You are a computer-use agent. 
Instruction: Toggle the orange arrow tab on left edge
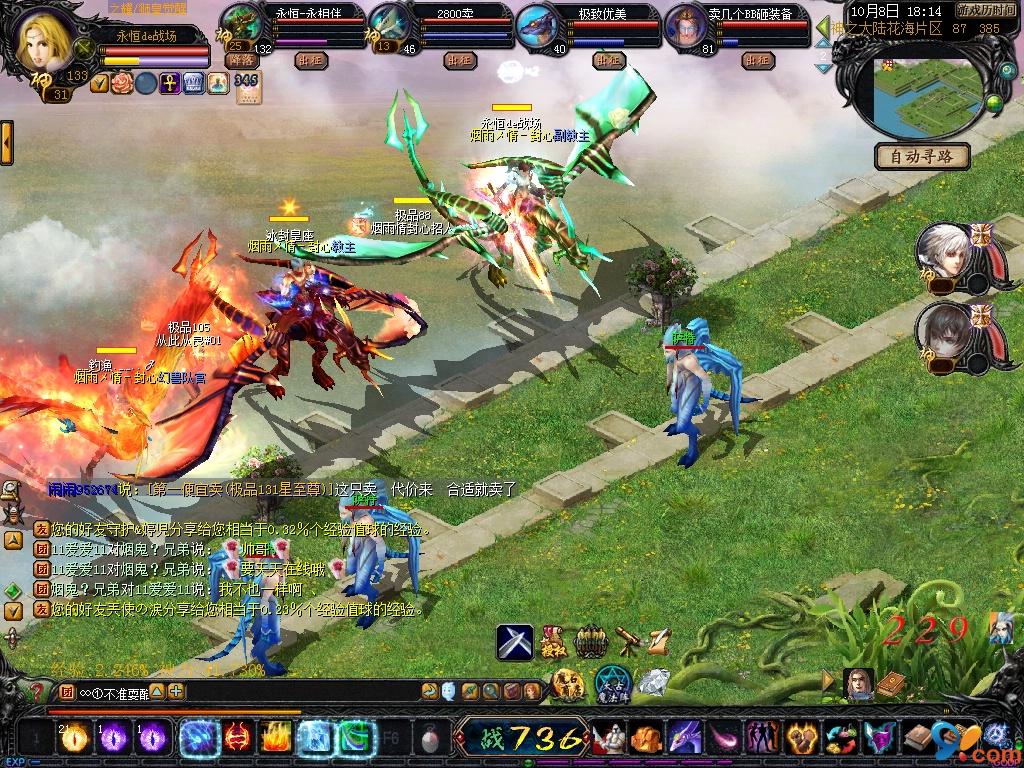6,142
